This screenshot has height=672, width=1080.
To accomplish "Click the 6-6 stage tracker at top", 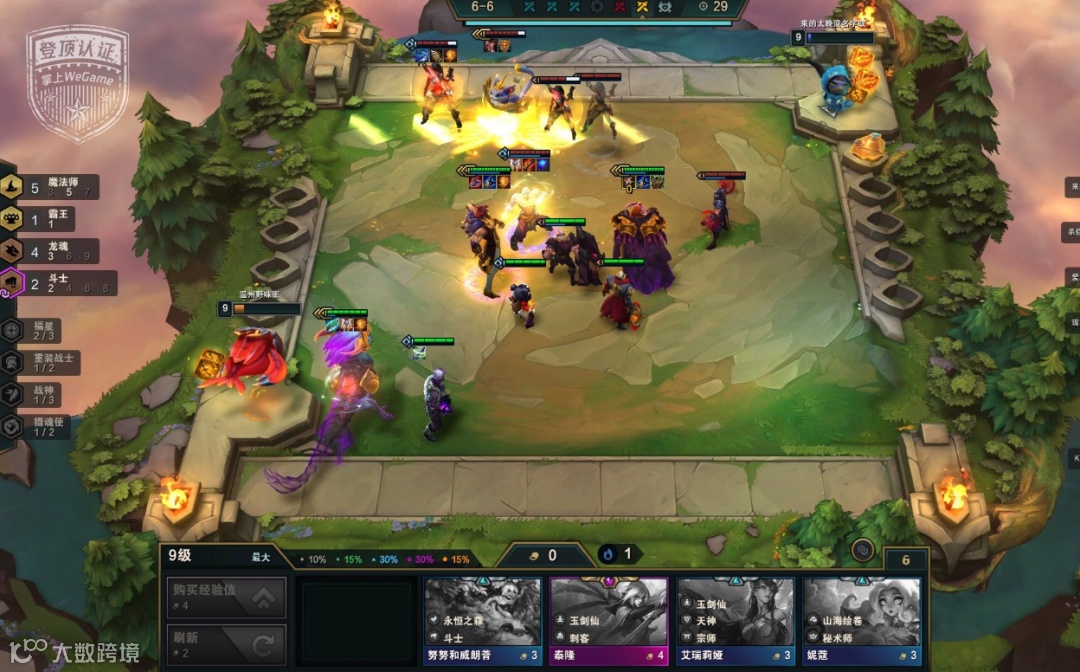I will pyautogui.click(x=483, y=6).
